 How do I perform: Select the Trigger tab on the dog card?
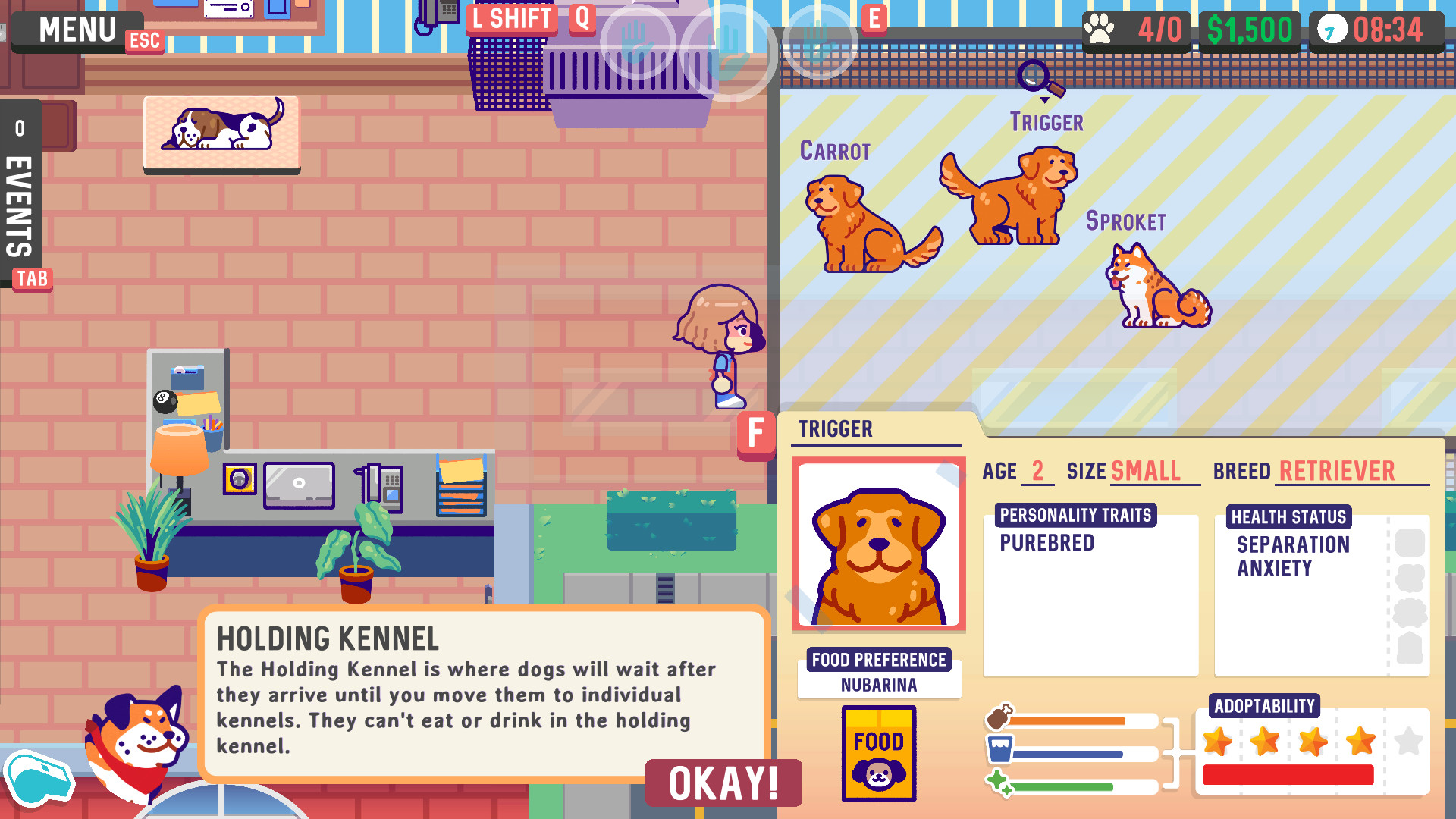click(835, 429)
